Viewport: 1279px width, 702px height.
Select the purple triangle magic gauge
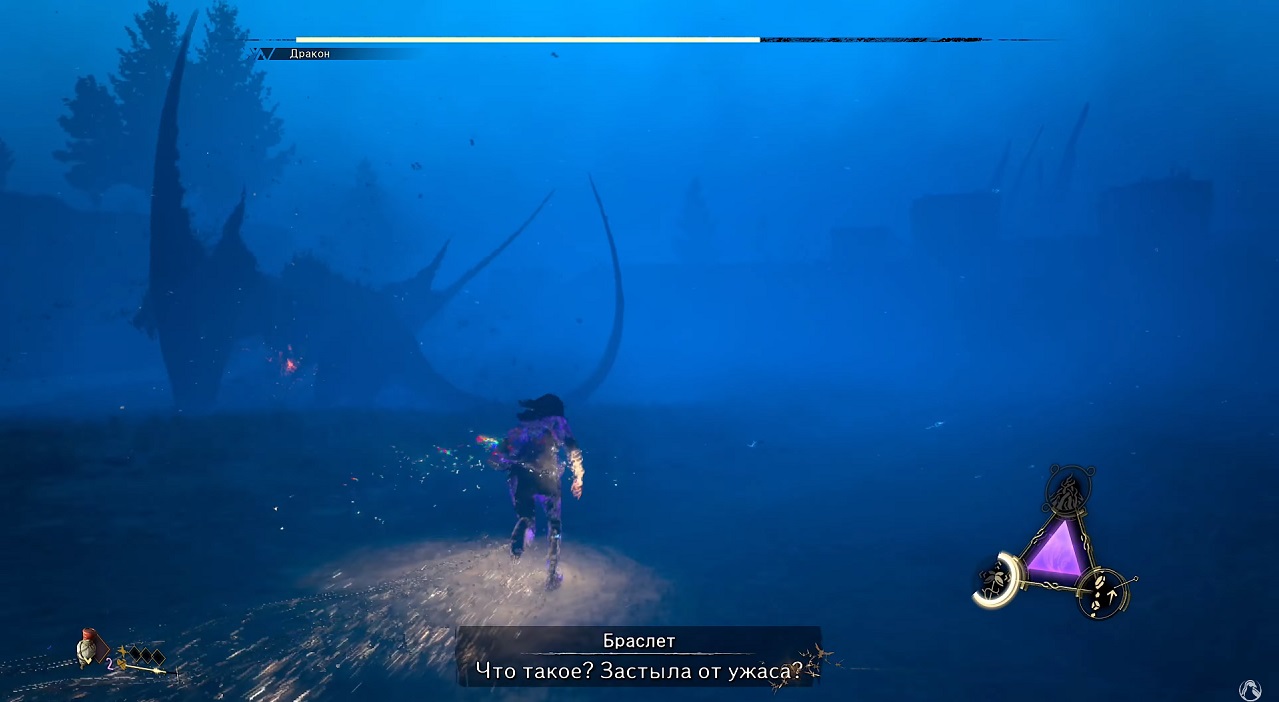pos(1055,551)
